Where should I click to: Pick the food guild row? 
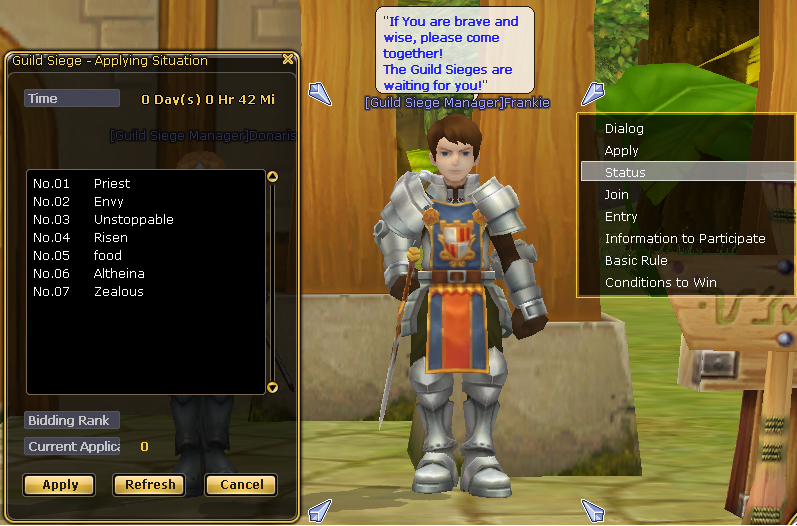coord(107,256)
